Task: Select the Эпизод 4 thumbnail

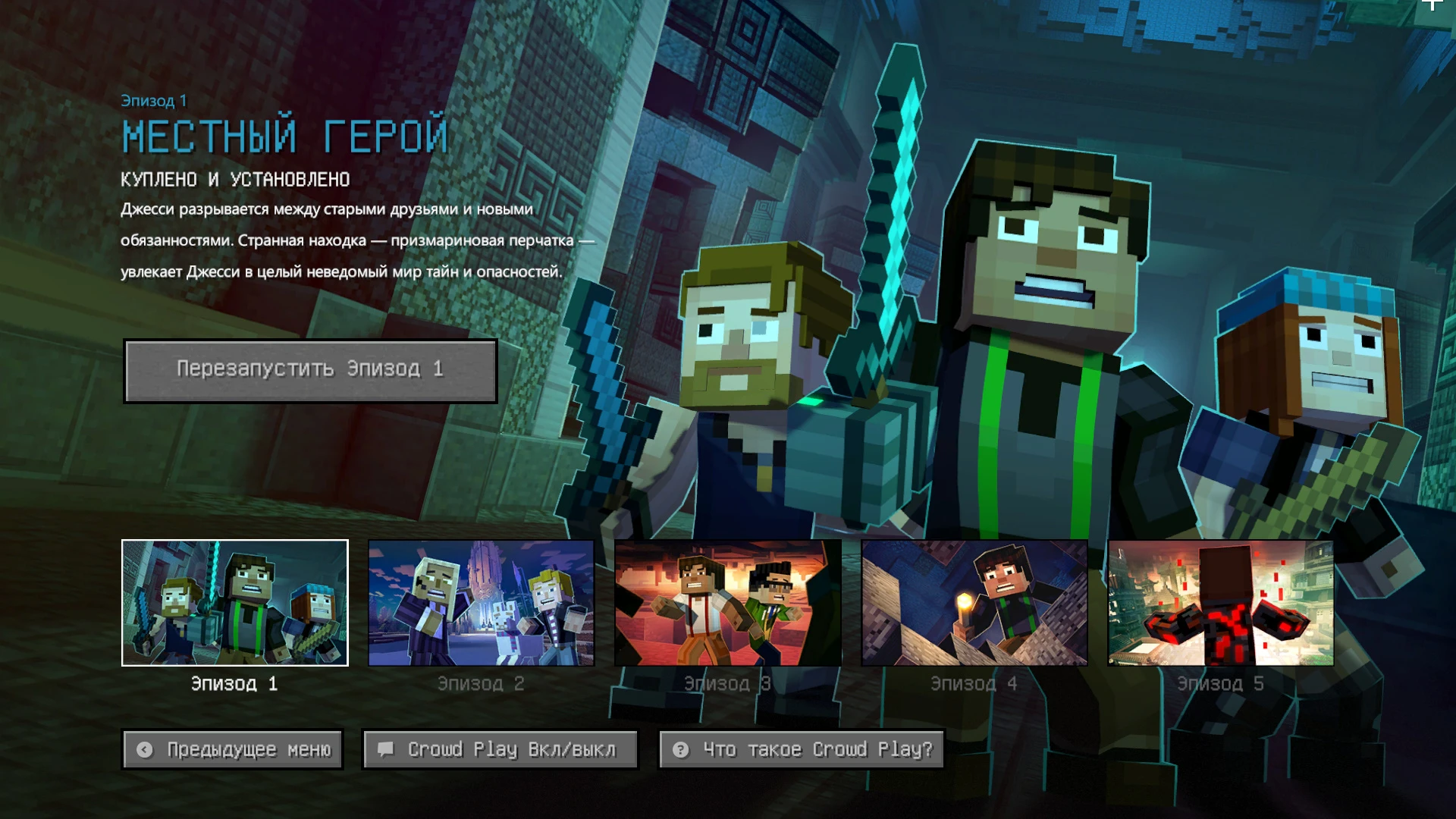Action: tap(973, 602)
